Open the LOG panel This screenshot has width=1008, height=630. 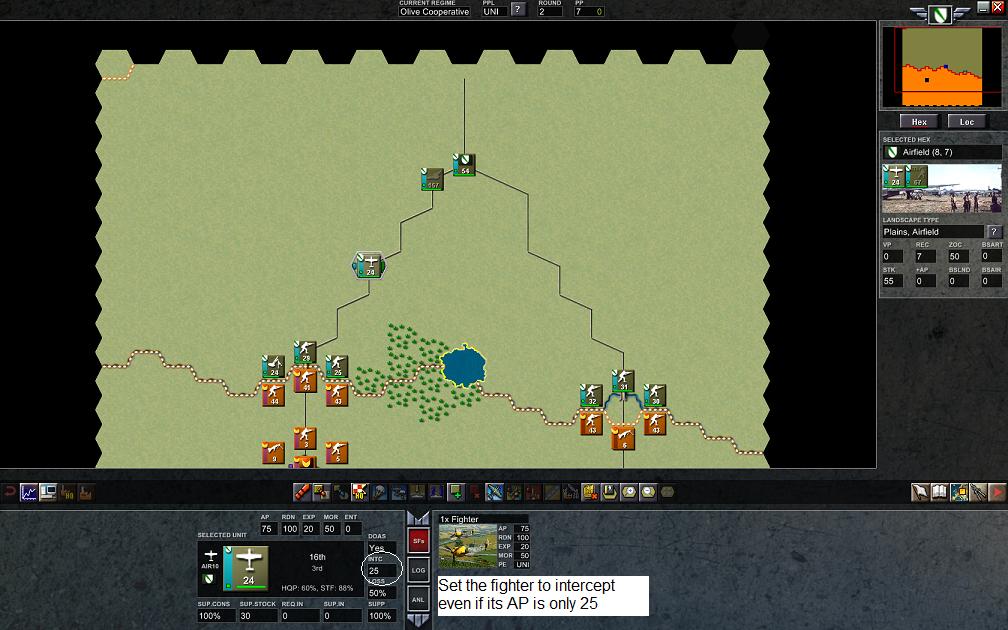(419, 570)
